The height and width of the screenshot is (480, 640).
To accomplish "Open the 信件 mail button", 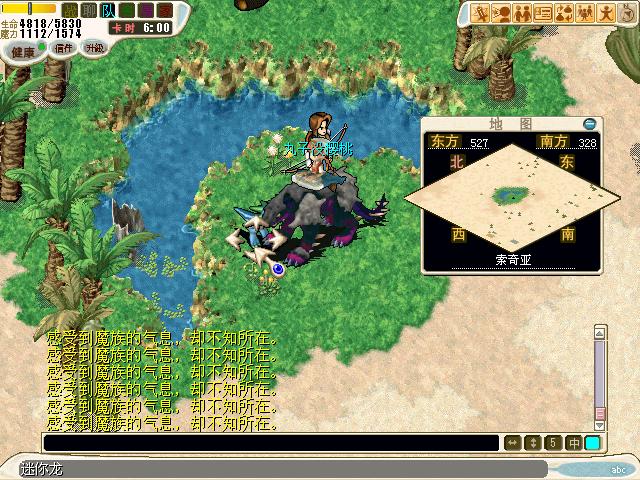I will pyautogui.click(x=65, y=48).
